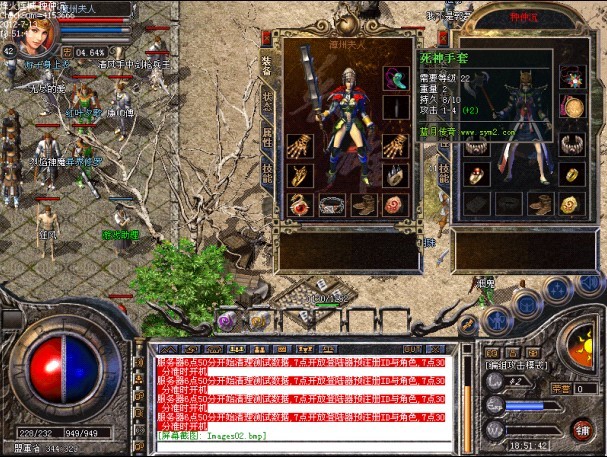This screenshot has height=457, width=607.
Task: Open the round red 铺 shop button
Action: 579,430
